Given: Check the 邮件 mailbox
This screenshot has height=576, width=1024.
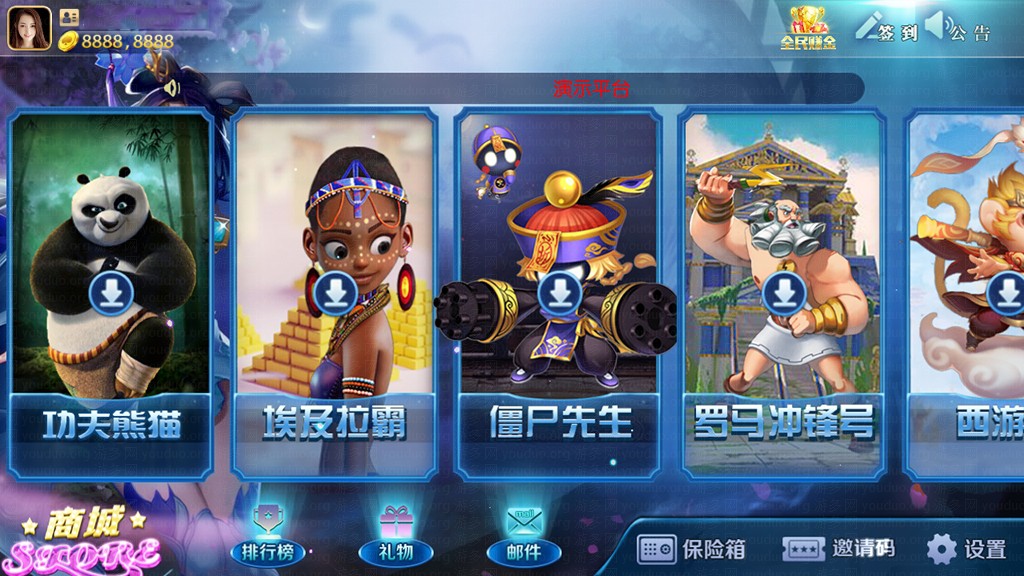Looking at the screenshot, I should (523, 536).
